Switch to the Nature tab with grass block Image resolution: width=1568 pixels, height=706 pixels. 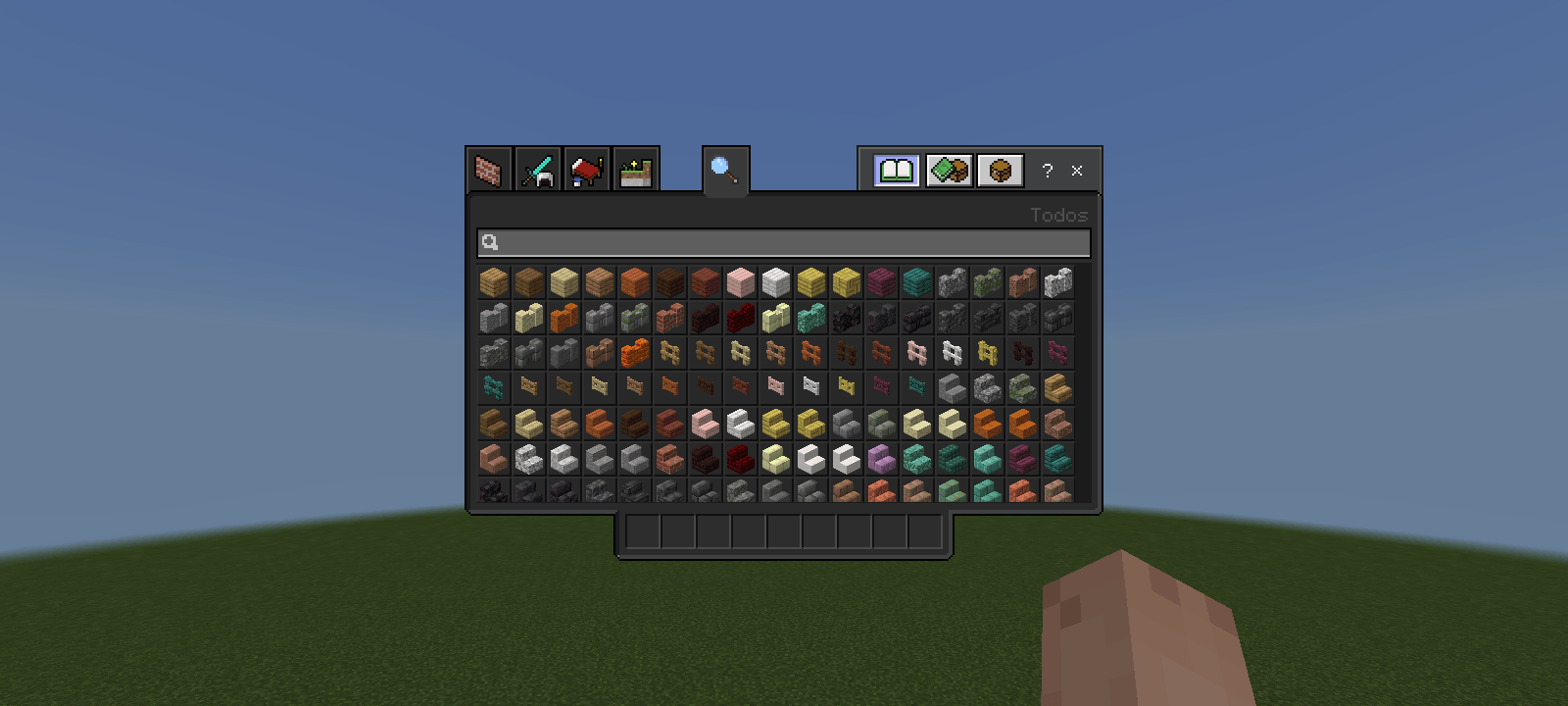633,169
